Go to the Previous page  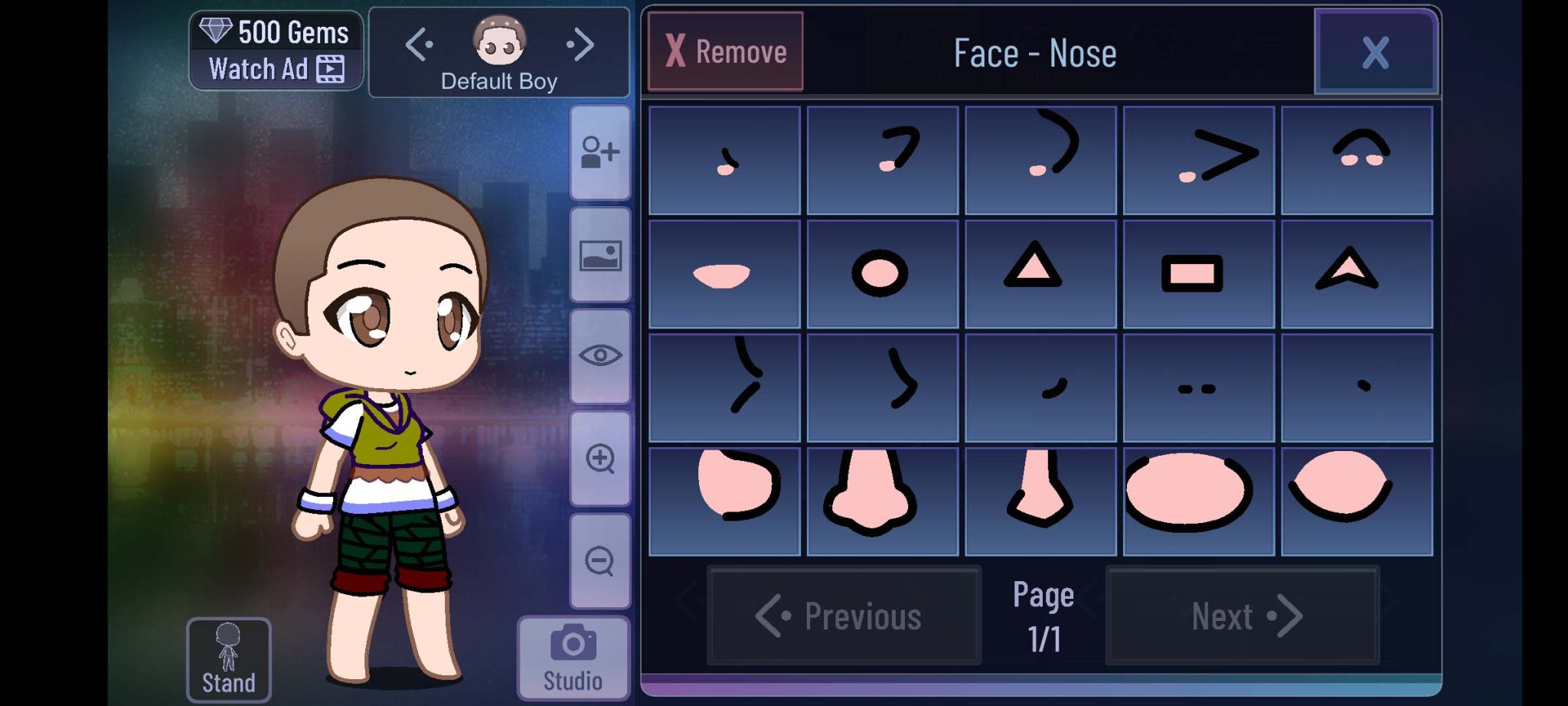tap(843, 616)
